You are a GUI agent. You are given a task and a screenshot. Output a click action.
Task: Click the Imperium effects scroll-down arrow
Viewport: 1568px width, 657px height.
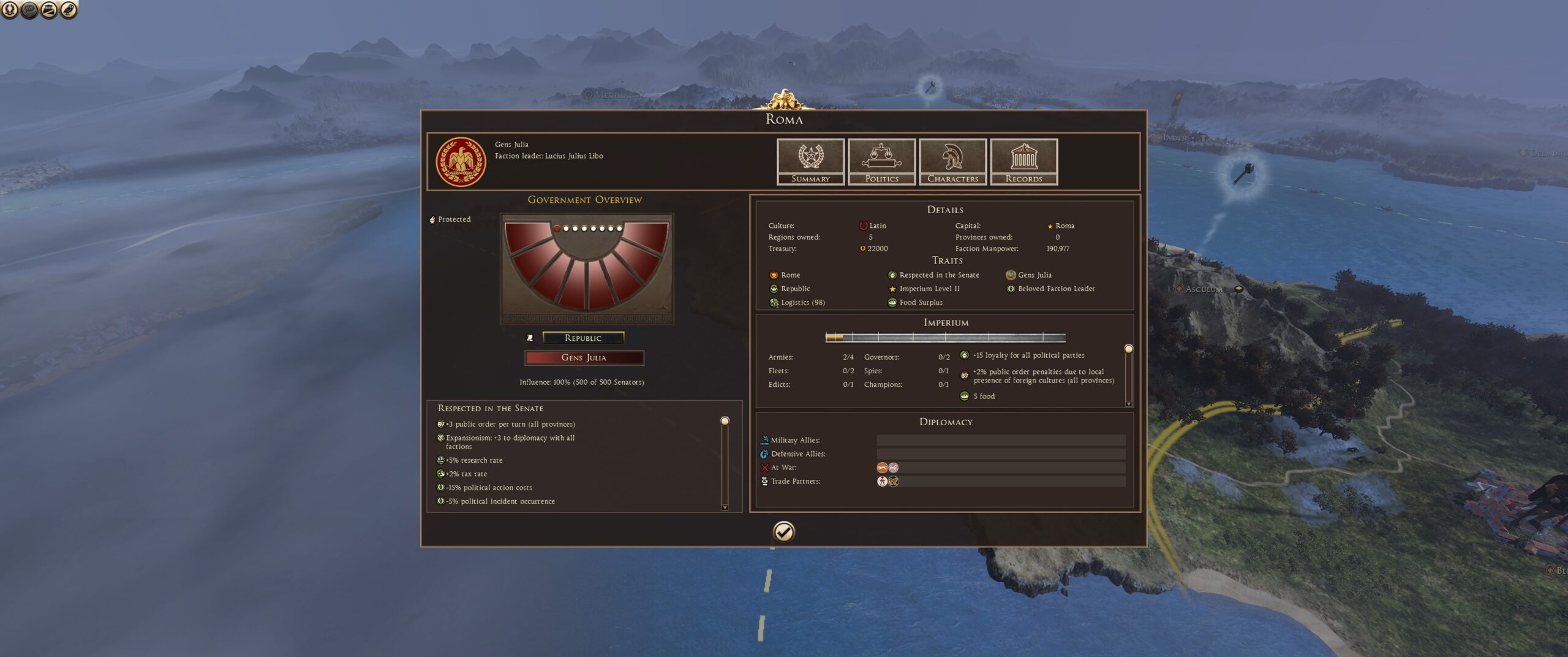(1128, 404)
